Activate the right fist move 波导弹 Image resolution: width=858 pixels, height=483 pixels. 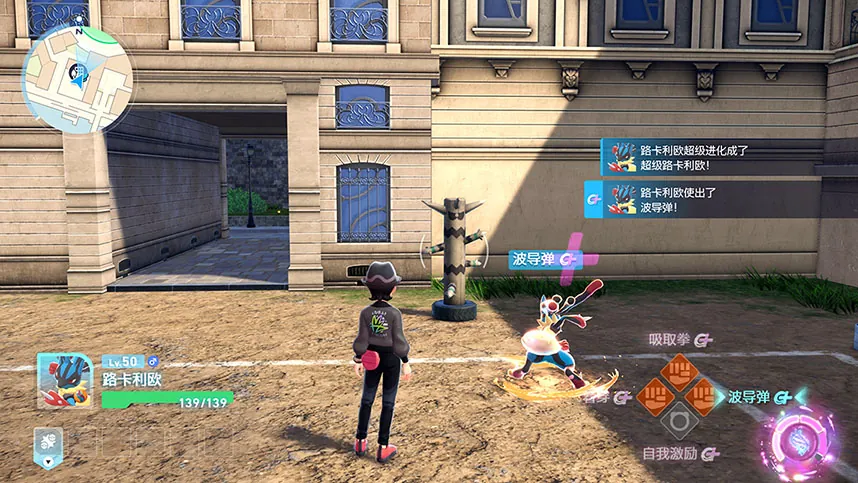point(704,397)
